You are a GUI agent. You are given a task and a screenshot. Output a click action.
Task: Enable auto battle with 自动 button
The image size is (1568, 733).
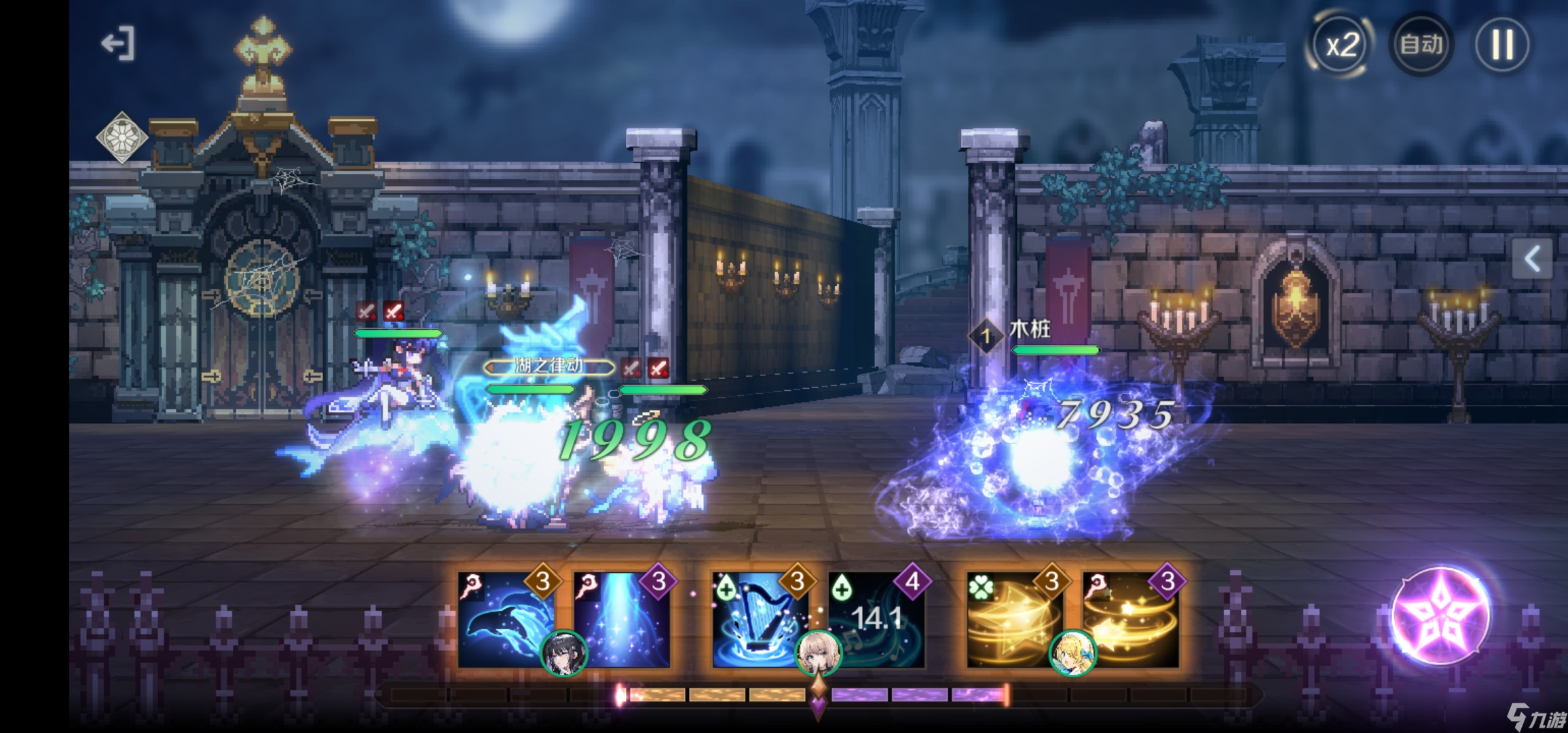pyautogui.click(x=1421, y=45)
